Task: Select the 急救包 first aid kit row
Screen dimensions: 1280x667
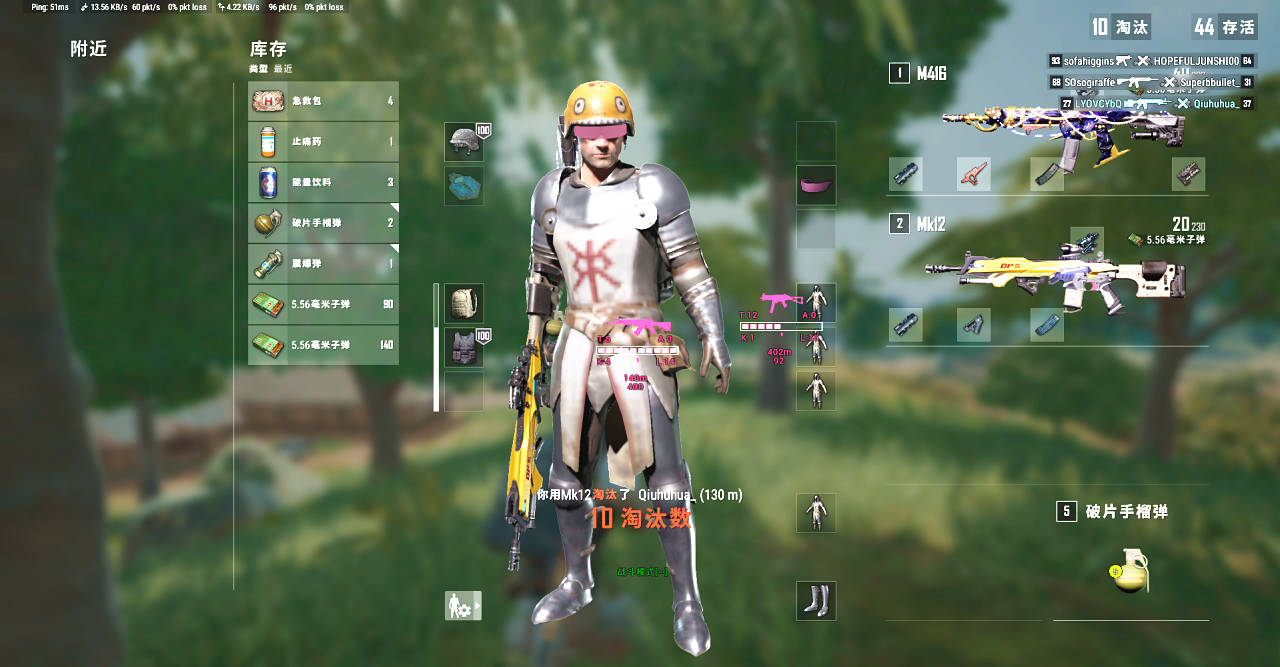Action: coord(323,101)
